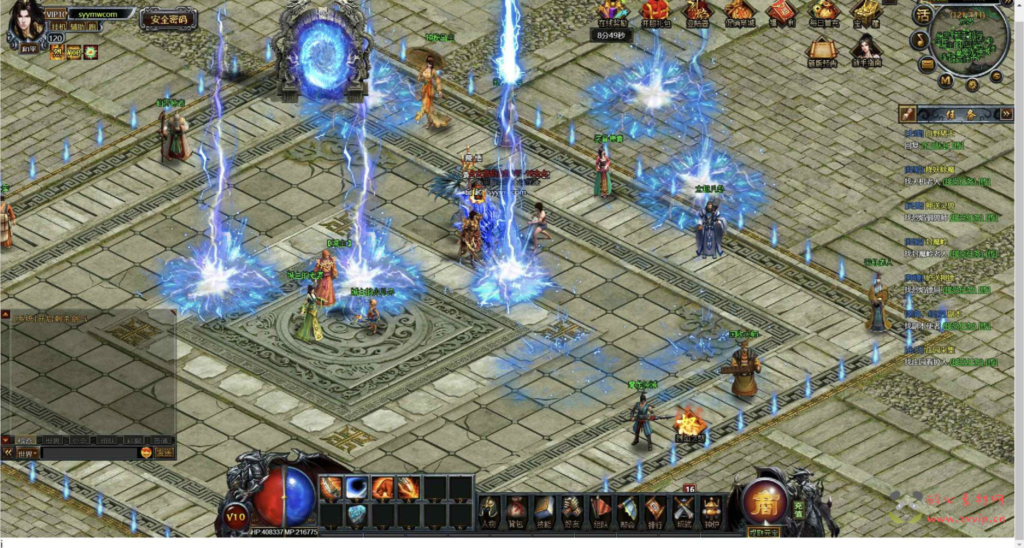Toggle the 挂机 auto-battle button

click(57, 28)
